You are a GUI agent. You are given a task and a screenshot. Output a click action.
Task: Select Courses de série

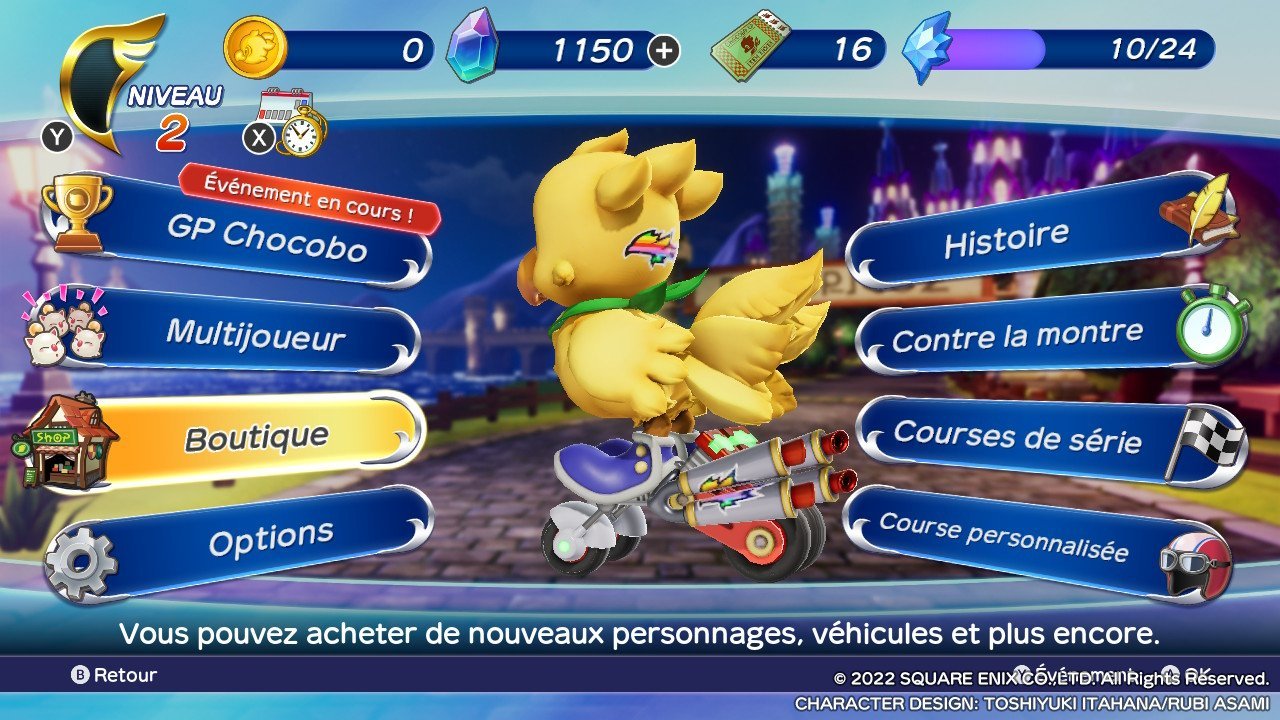click(1016, 437)
